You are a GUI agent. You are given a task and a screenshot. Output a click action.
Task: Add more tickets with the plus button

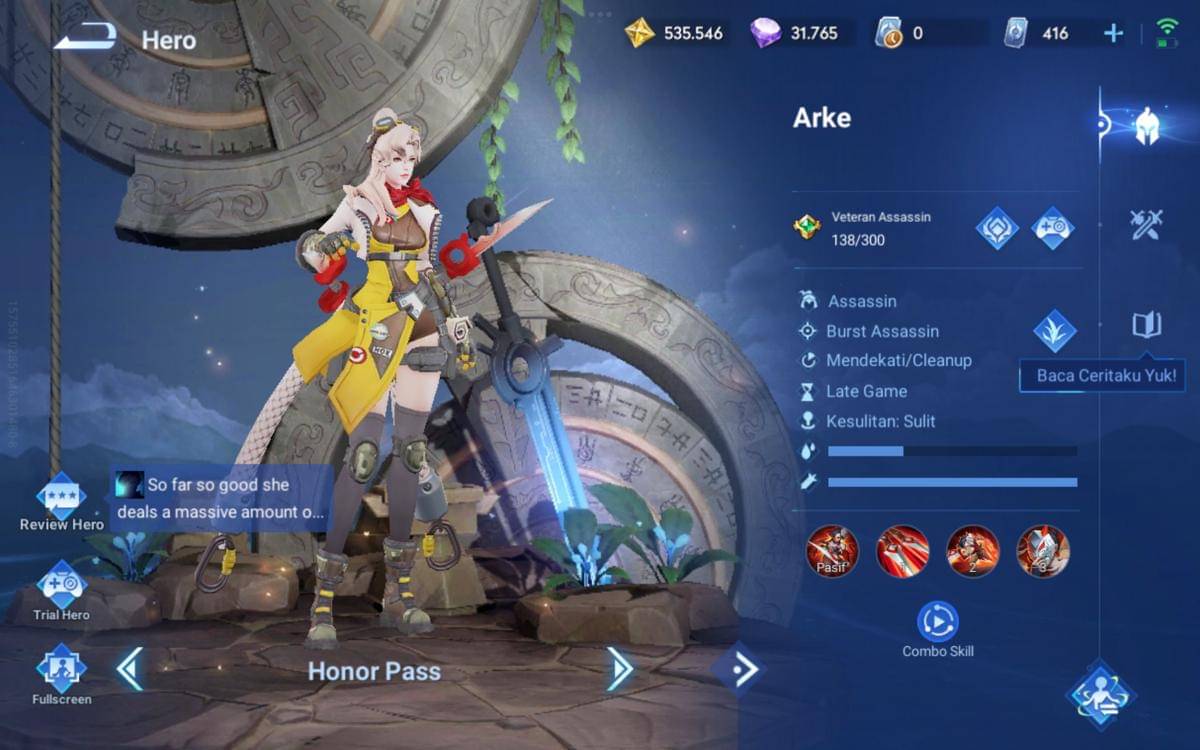point(1113,33)
